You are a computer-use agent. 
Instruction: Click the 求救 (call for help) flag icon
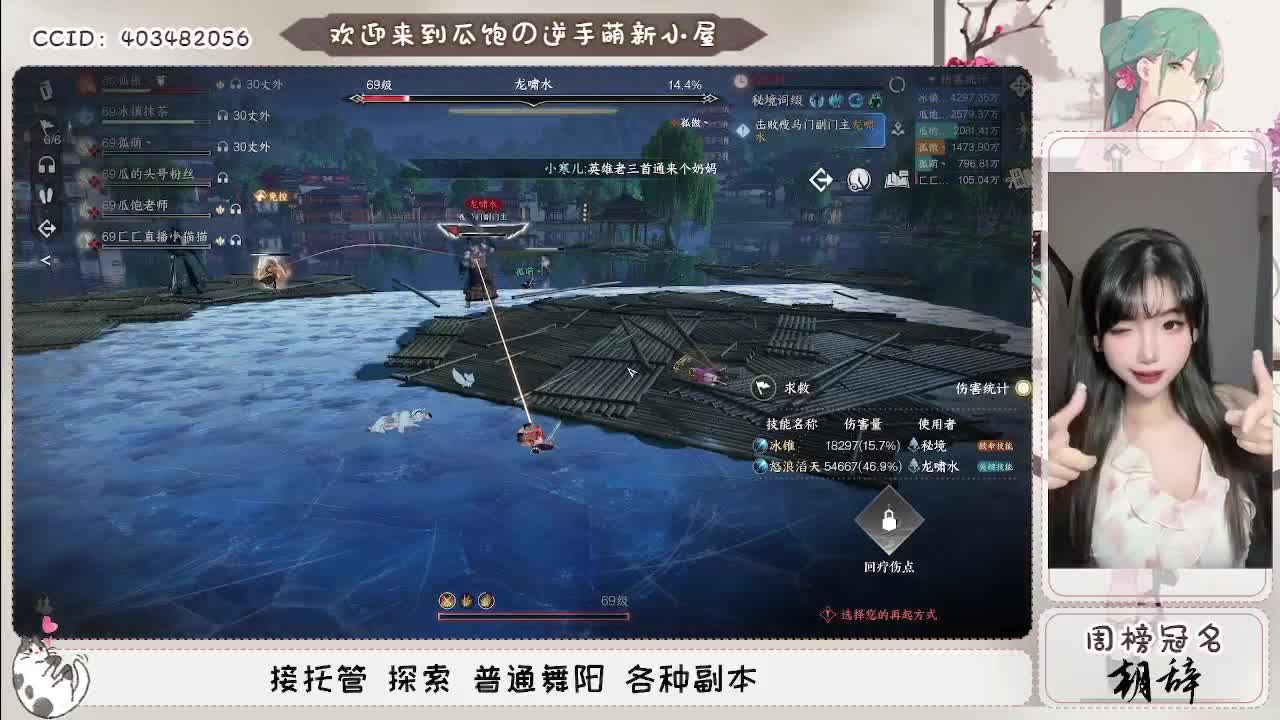pyautogui.click(x=764, y=387)
